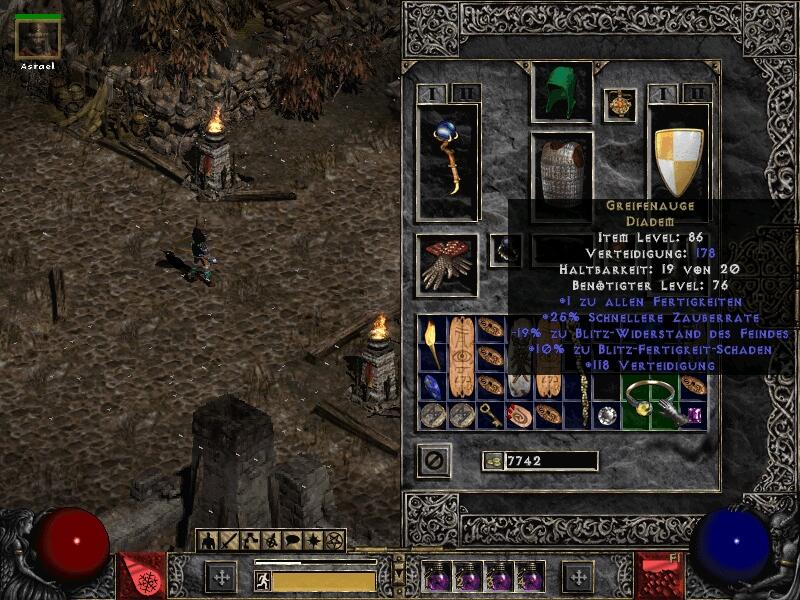Switch to weapon set II above the staff
Image resolution: width=800 pixels, height=600 pixels.
tap(465, 93)
